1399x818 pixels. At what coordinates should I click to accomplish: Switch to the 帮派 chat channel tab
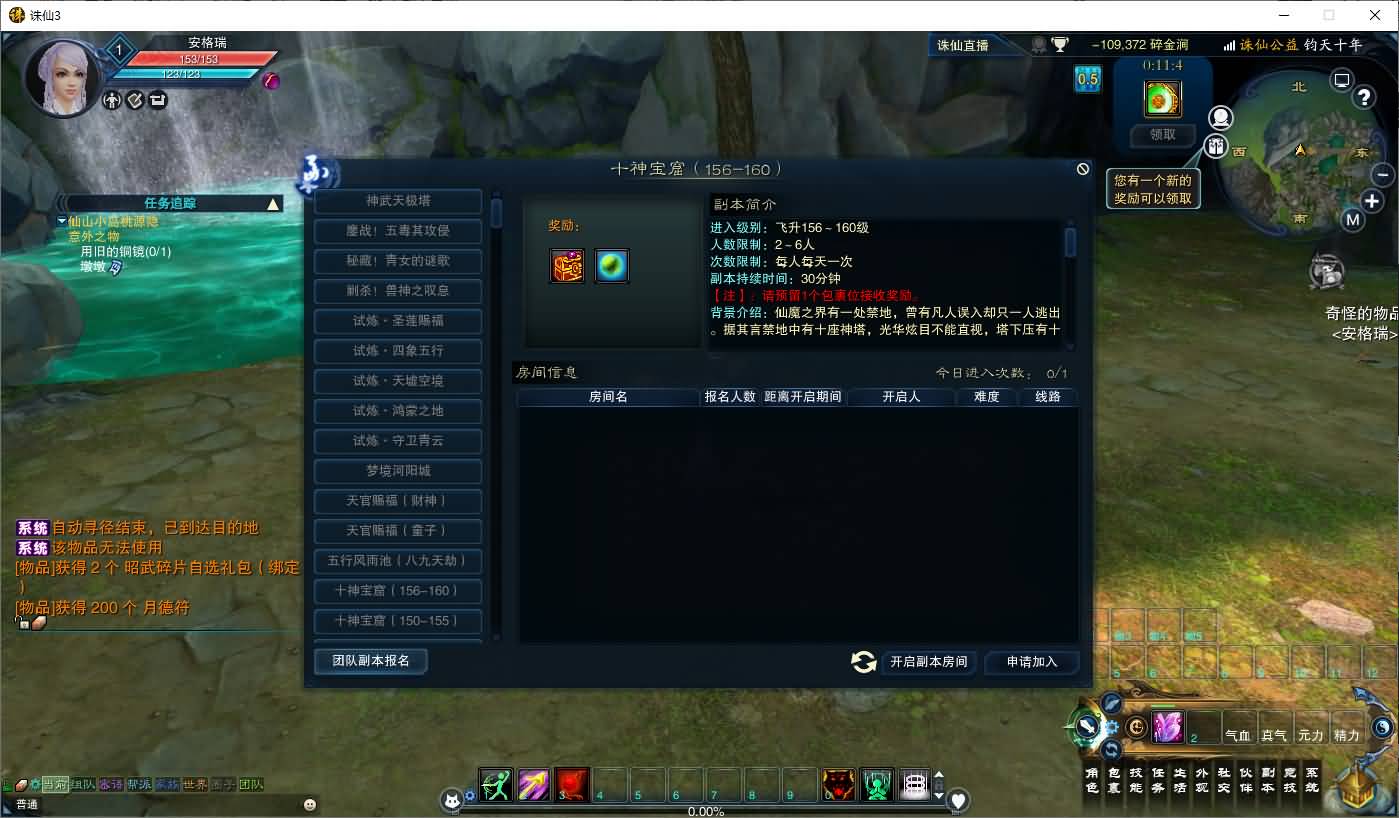coord(138,784)
